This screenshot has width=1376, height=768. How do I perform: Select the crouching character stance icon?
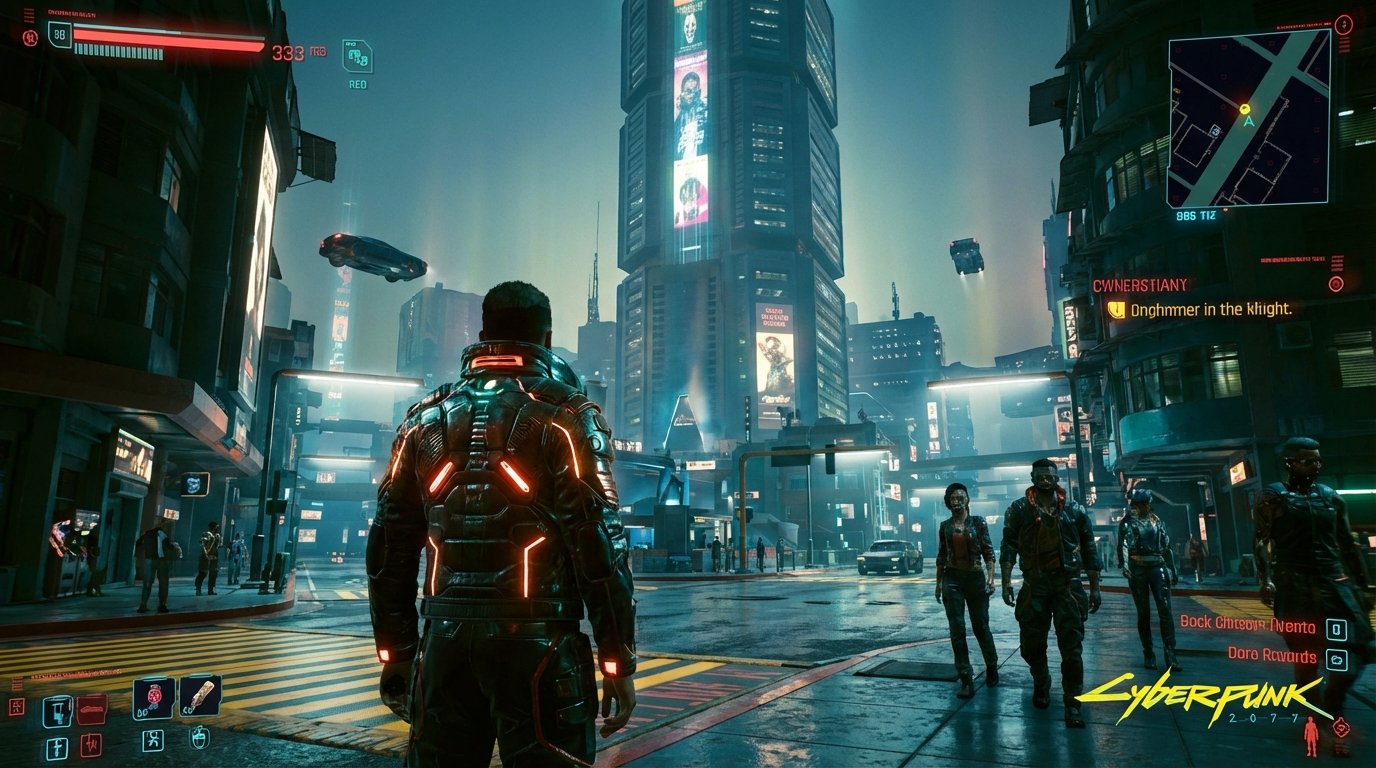coord(154,742)
